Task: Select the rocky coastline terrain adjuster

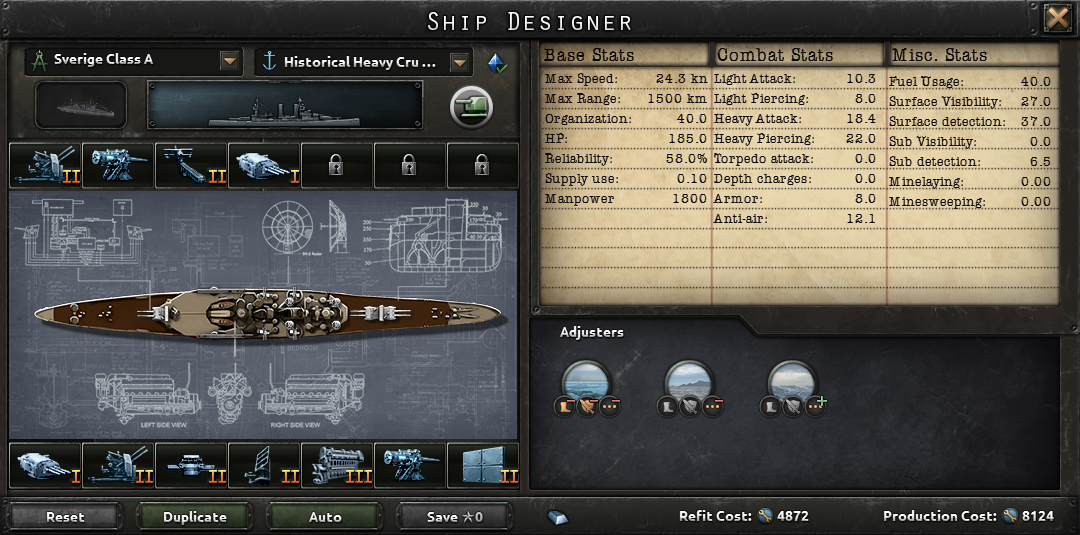Action: (x=690, y=381)
